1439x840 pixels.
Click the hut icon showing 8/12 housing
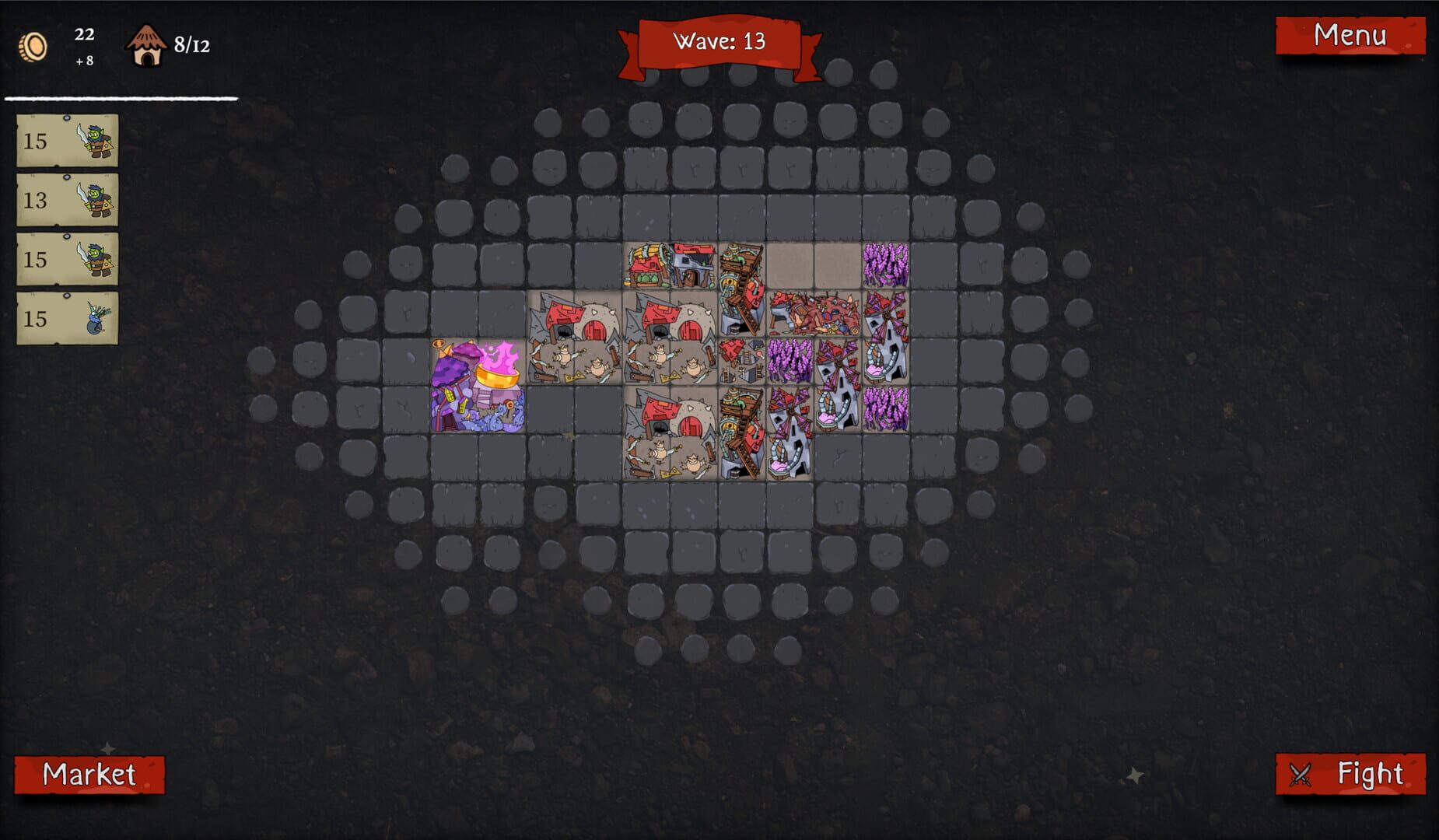coord(147,45)
